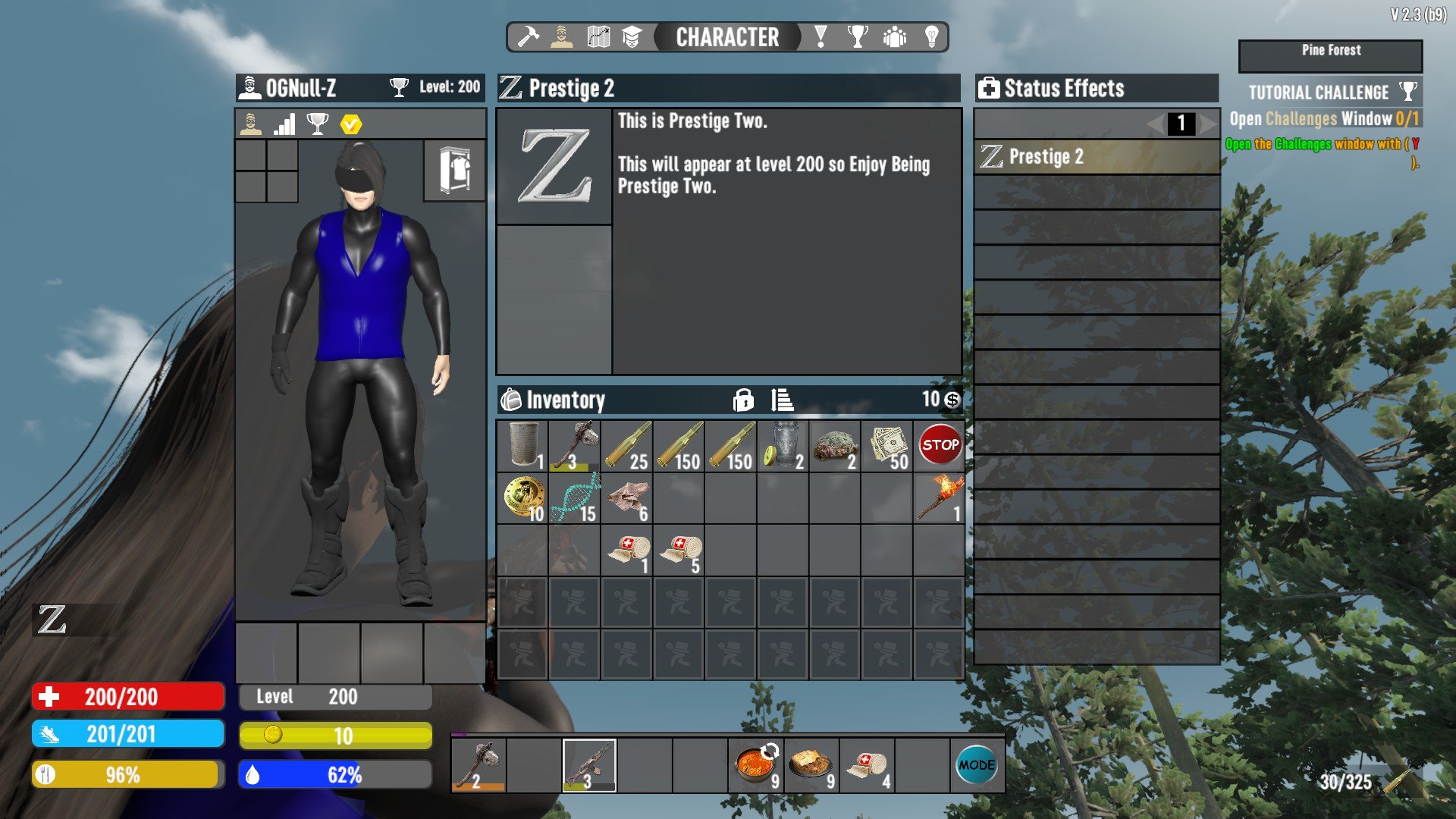Image resolution: width=1456 pixels, height=819 pixels.
Task: Lock inventory slots with padlock icon
Action: 743,400
